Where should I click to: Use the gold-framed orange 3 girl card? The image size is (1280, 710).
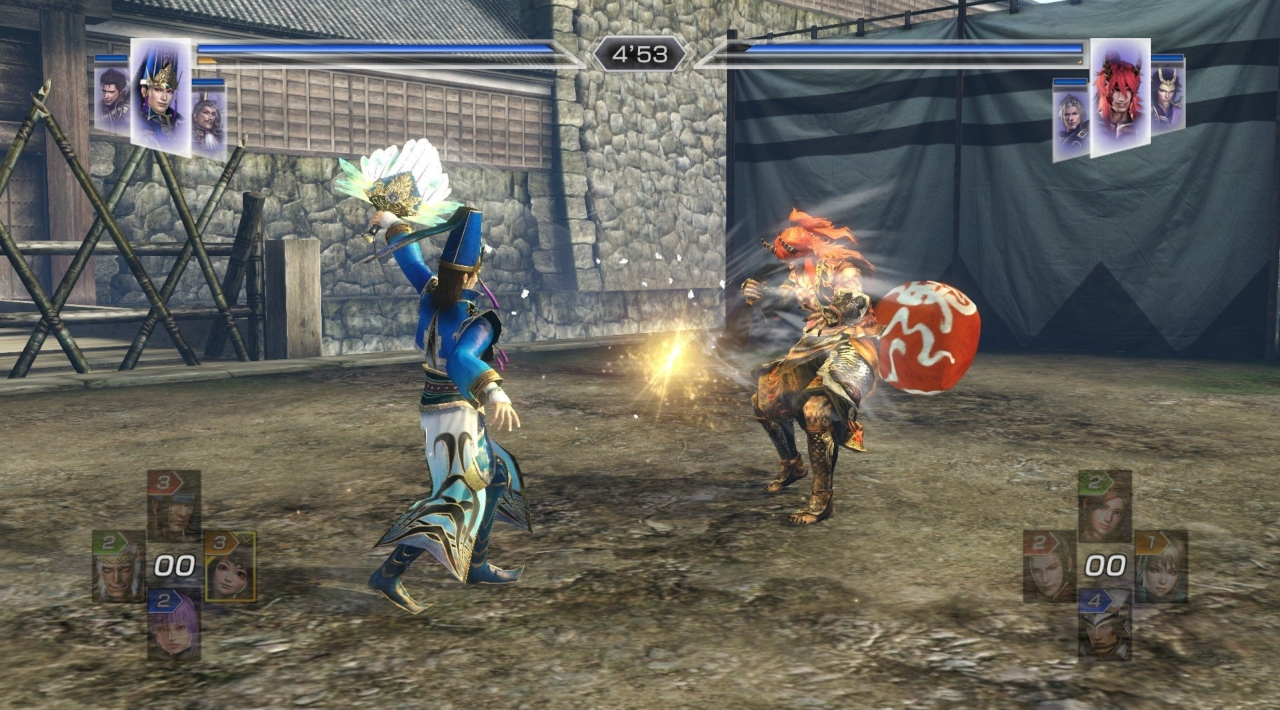click(230, 566)
